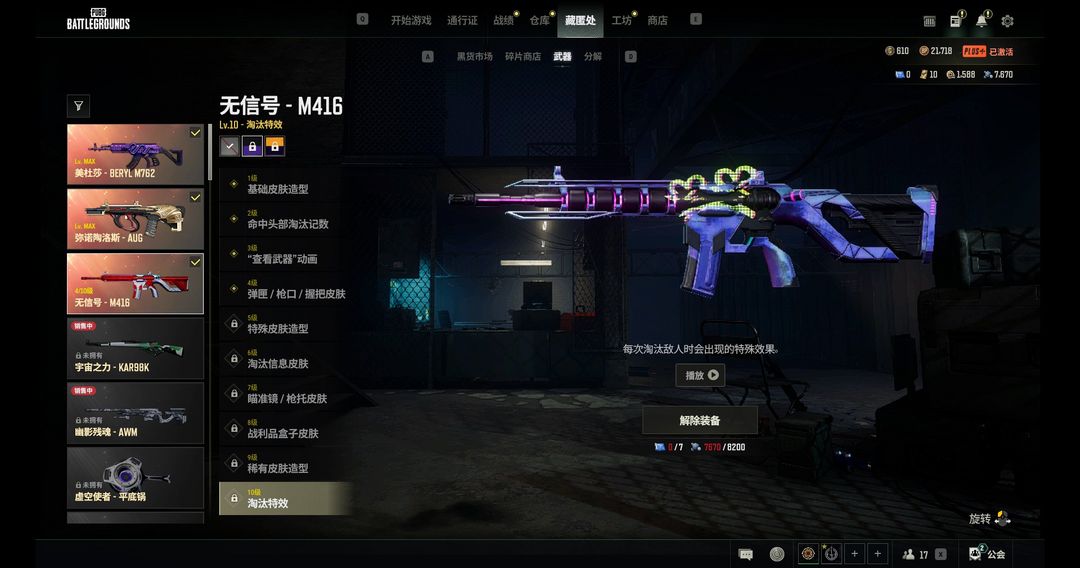
Task: Select the 分解 sub-tab
Action: pos(593,57)
